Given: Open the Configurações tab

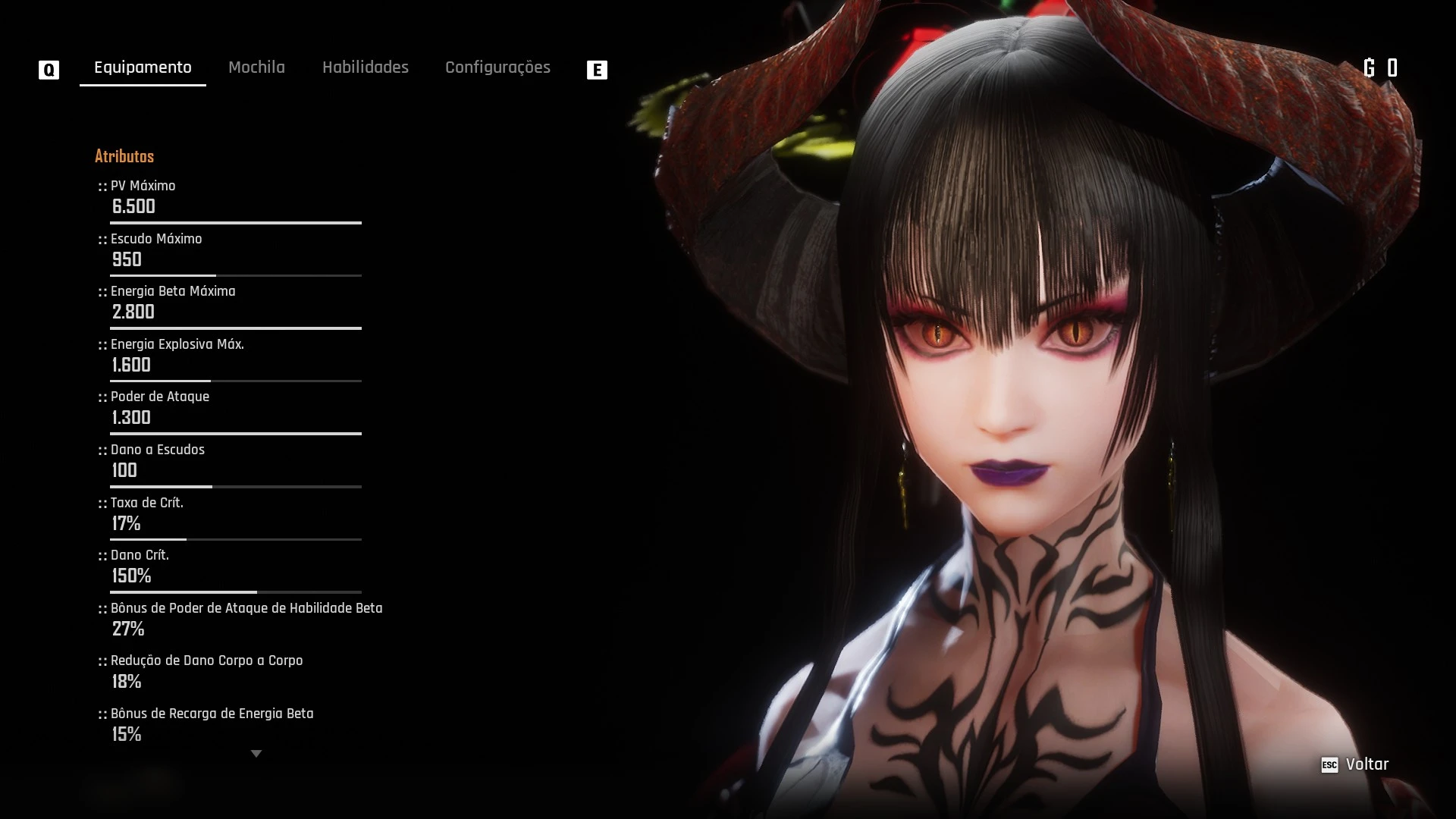Looking at the screenshot, I should (497, 67).
